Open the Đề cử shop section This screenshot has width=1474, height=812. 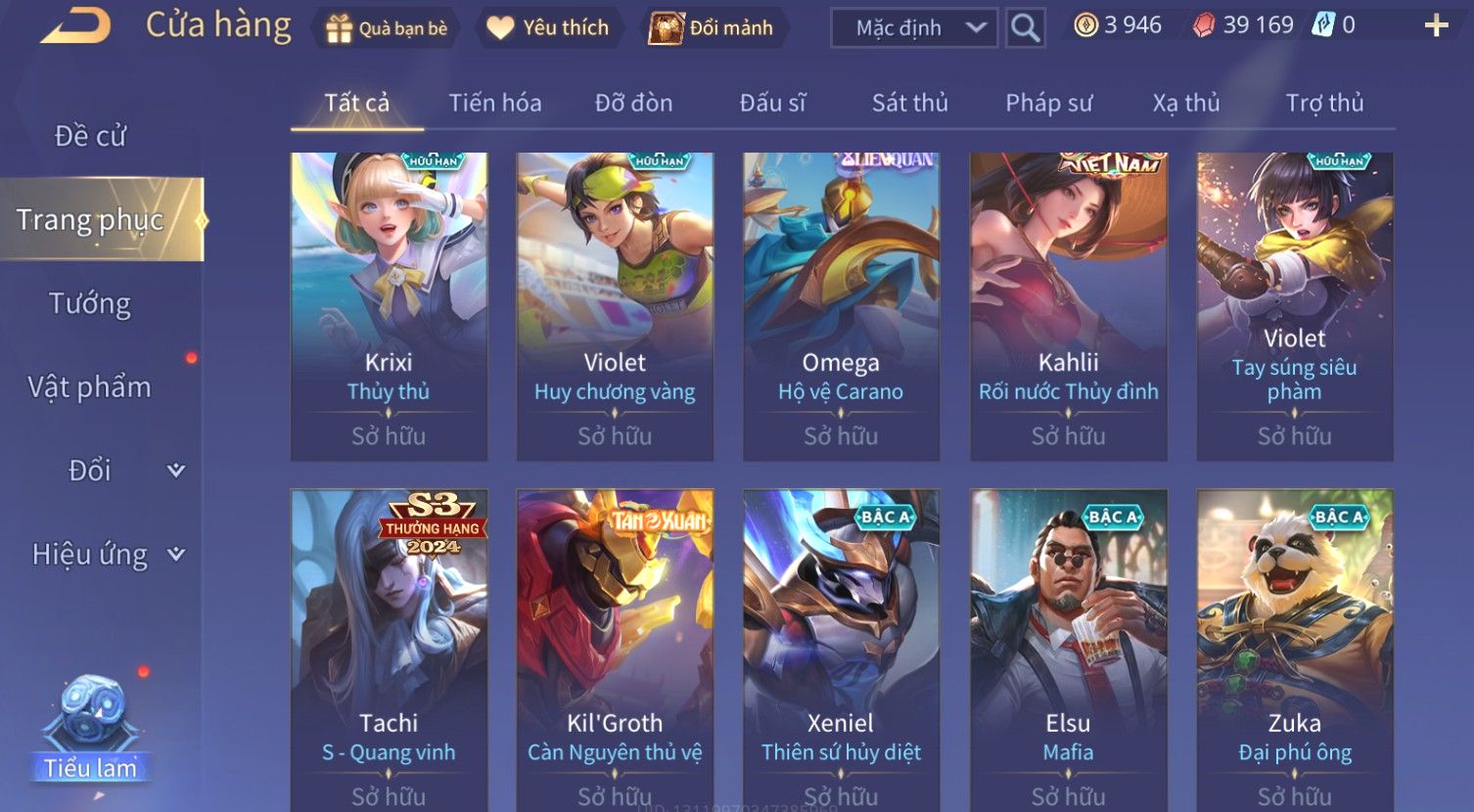click(90, 136)
